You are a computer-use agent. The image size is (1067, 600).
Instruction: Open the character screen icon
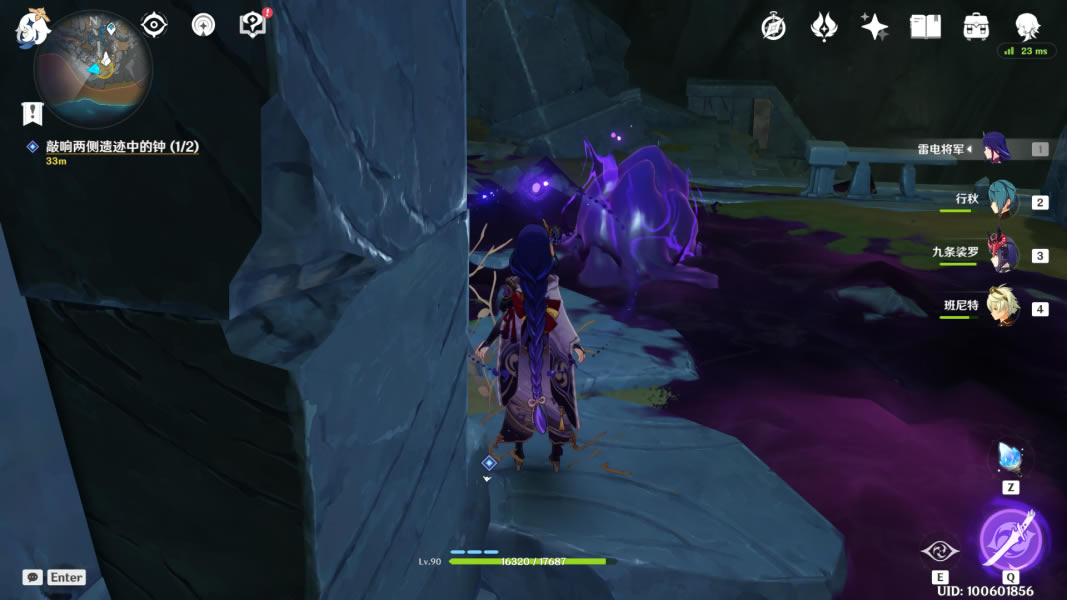tap(1027, 26)
